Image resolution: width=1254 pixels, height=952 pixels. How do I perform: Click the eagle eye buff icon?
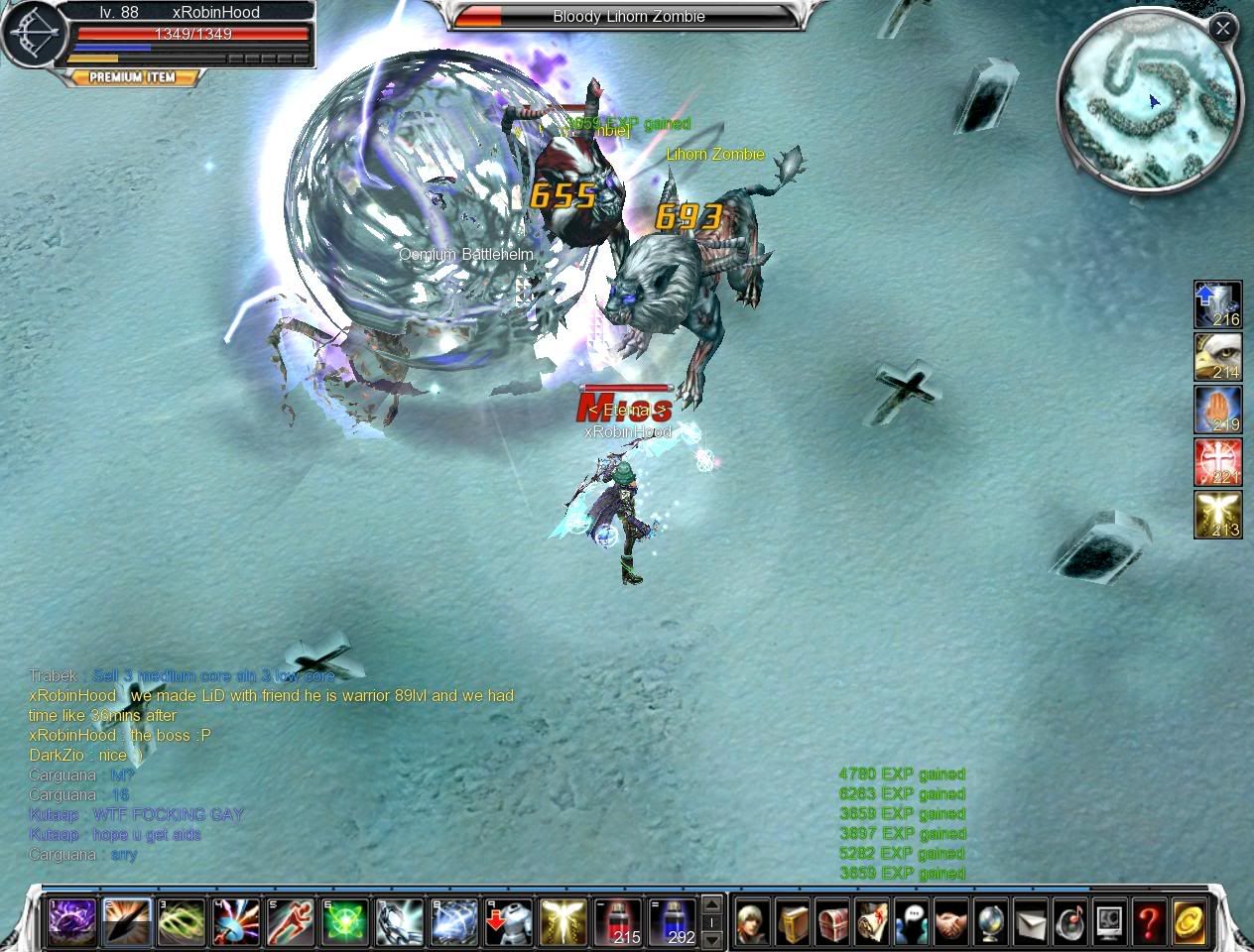(1217, 357)
